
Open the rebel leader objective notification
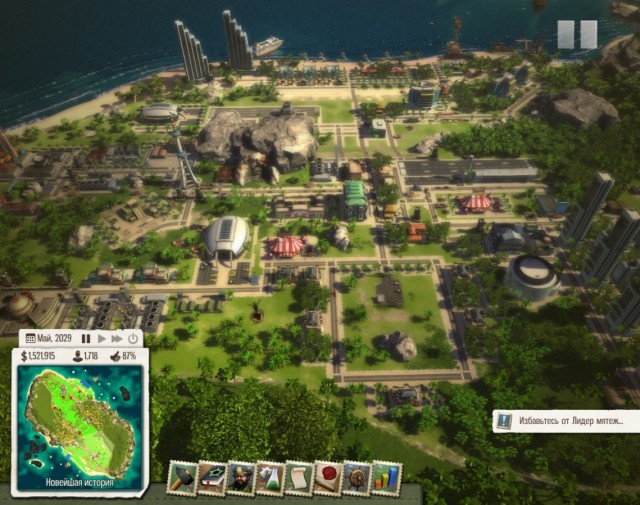[x=565, y=421]
